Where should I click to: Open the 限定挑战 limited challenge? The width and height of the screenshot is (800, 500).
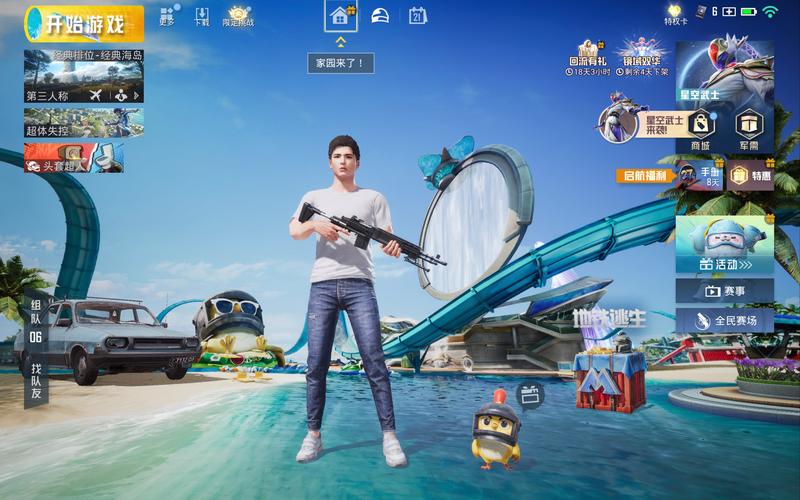pos(238,17)
